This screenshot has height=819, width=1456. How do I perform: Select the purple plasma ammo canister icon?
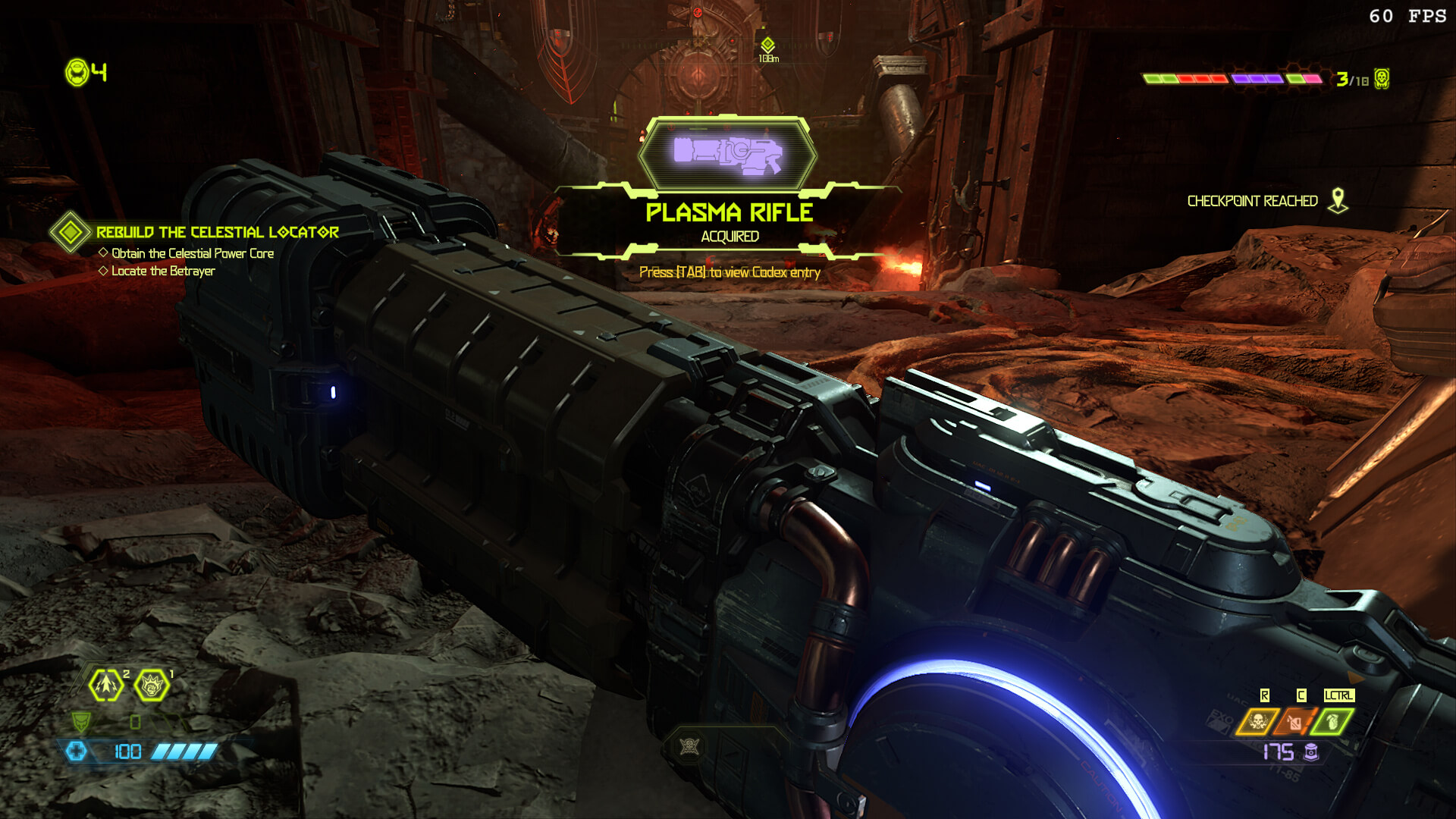click(1311, 752)
